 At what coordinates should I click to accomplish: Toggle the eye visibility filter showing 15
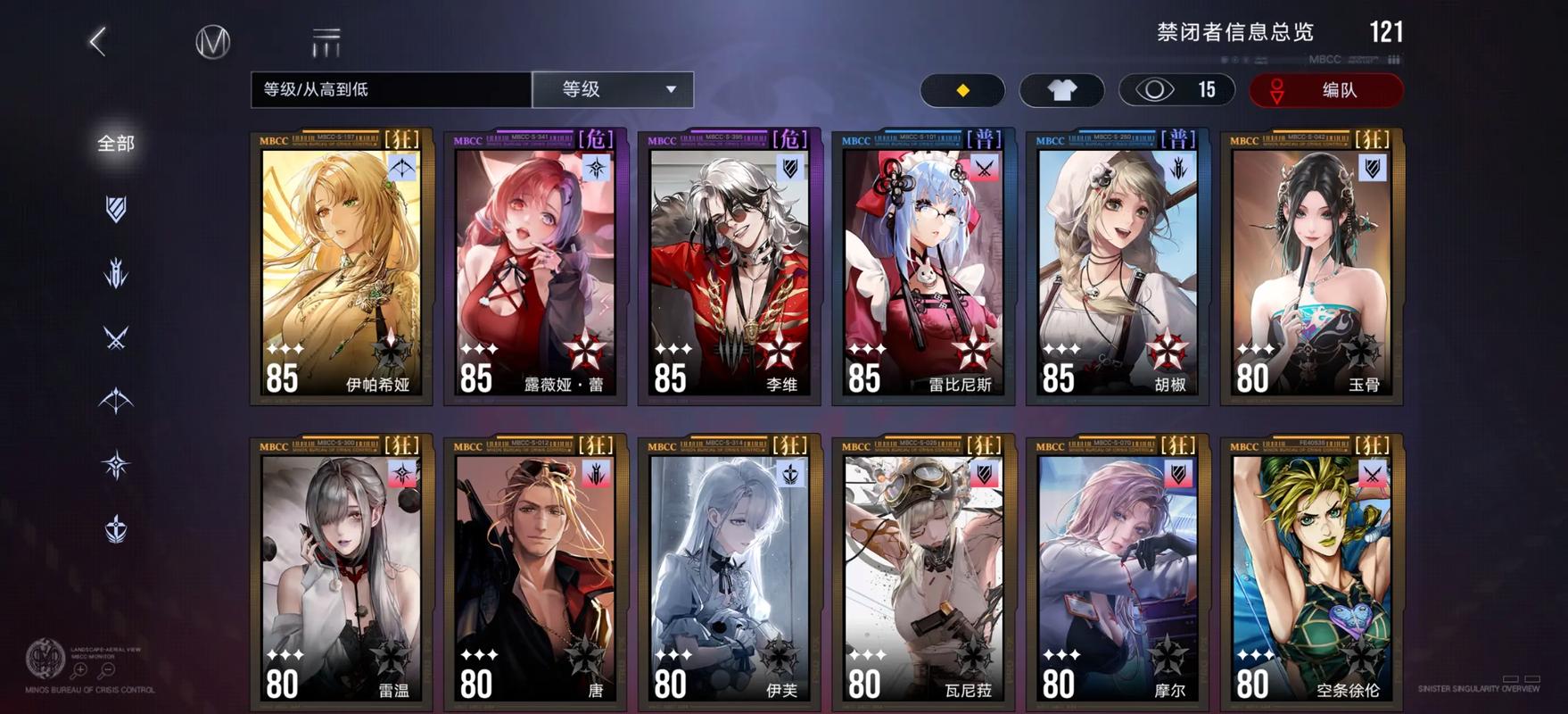[x=1176, y=90]
